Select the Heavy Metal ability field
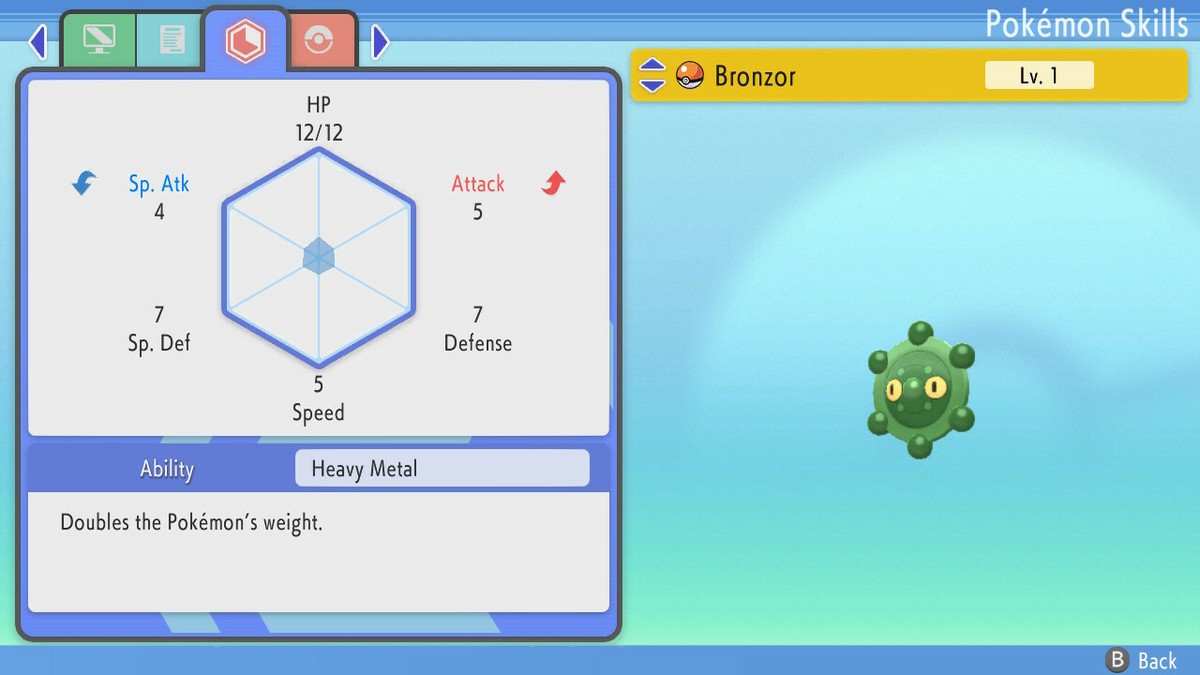 [x=442, y=468]
